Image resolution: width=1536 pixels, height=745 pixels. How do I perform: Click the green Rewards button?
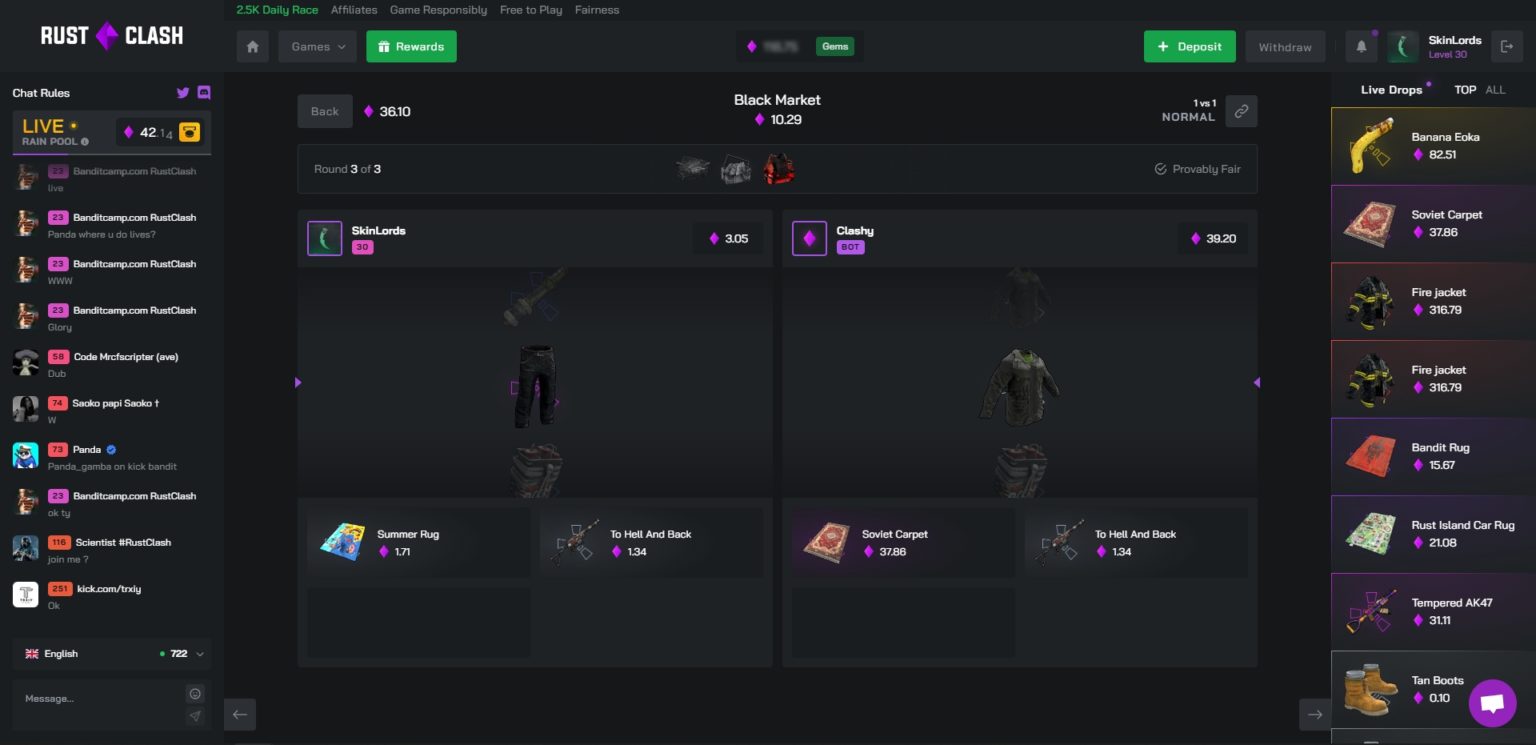point(411,47)
